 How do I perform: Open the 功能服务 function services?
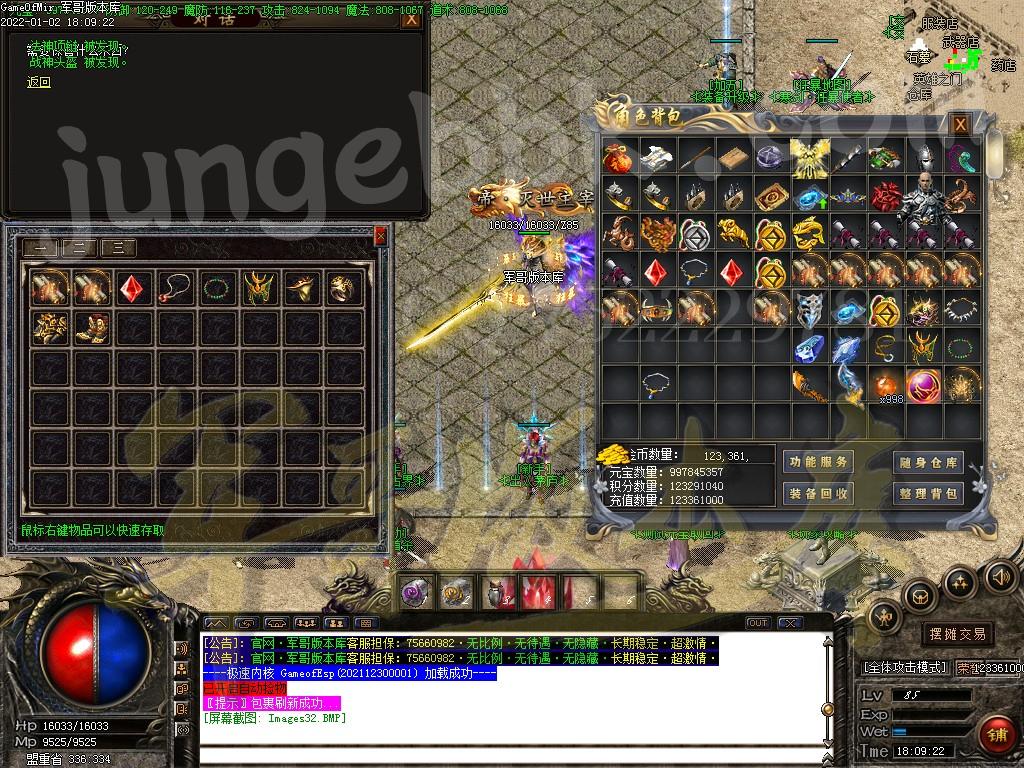(818, 462)
